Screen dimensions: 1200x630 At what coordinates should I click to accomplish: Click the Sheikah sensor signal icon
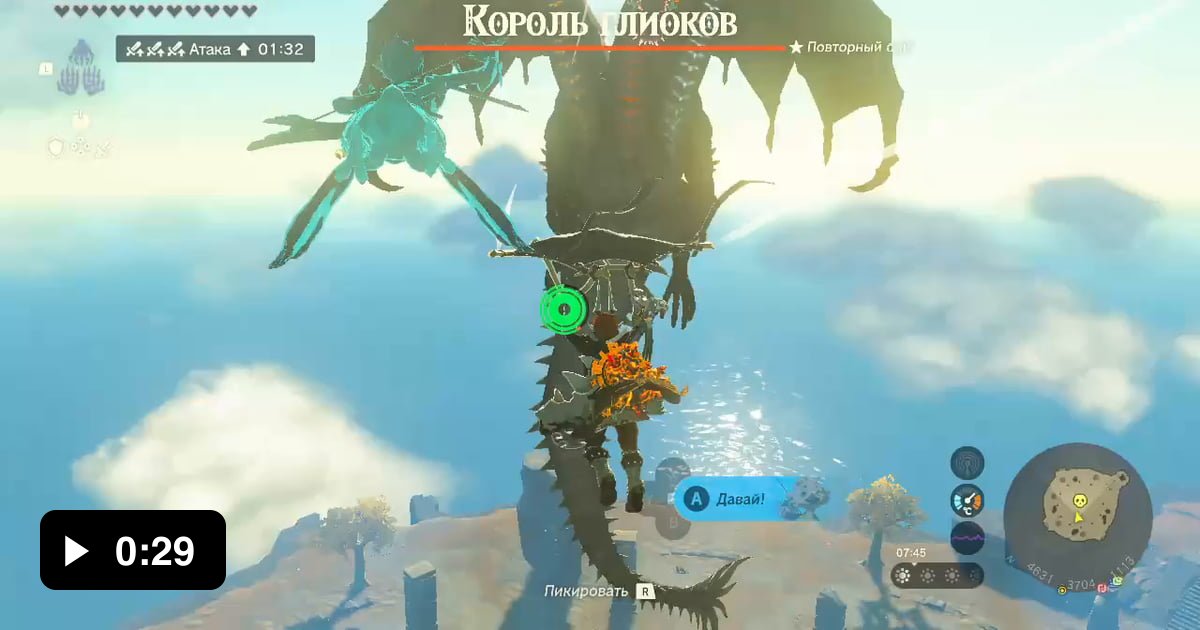click(x=967, y=462)
